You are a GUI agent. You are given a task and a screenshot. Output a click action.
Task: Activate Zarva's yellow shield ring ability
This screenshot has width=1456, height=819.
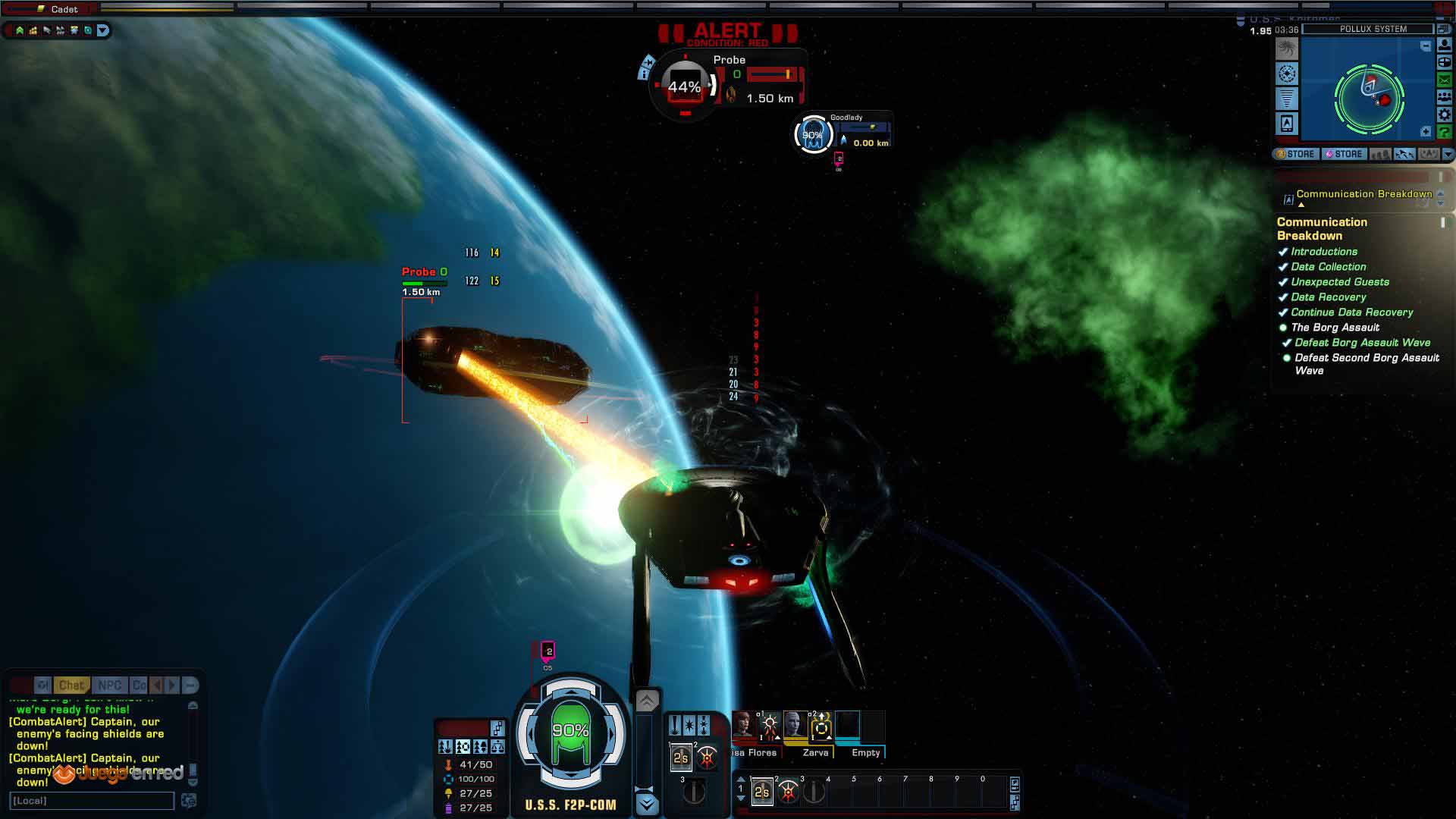(x=821, y=729)
